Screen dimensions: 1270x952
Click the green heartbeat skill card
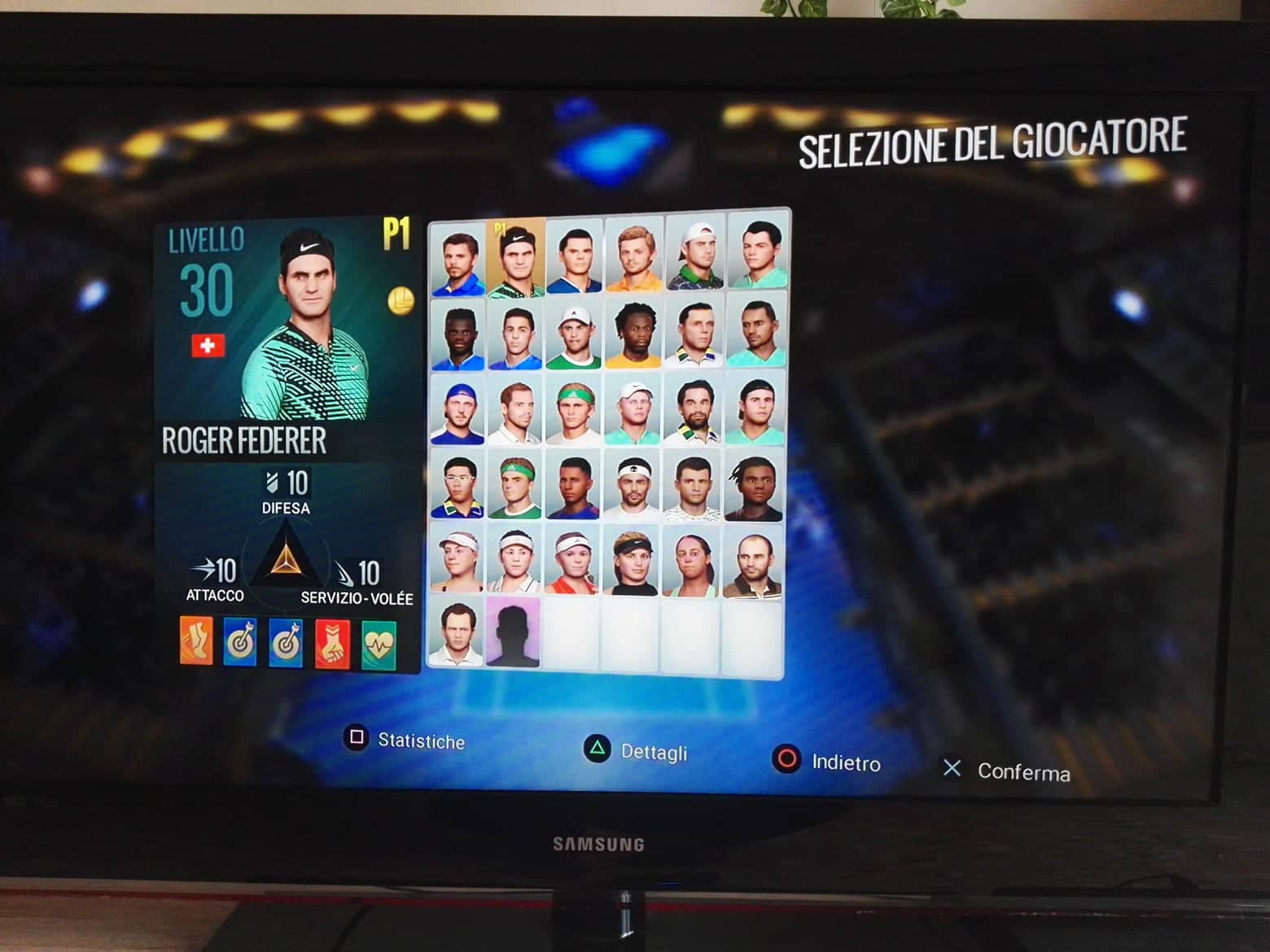click(x=379, y=645)
